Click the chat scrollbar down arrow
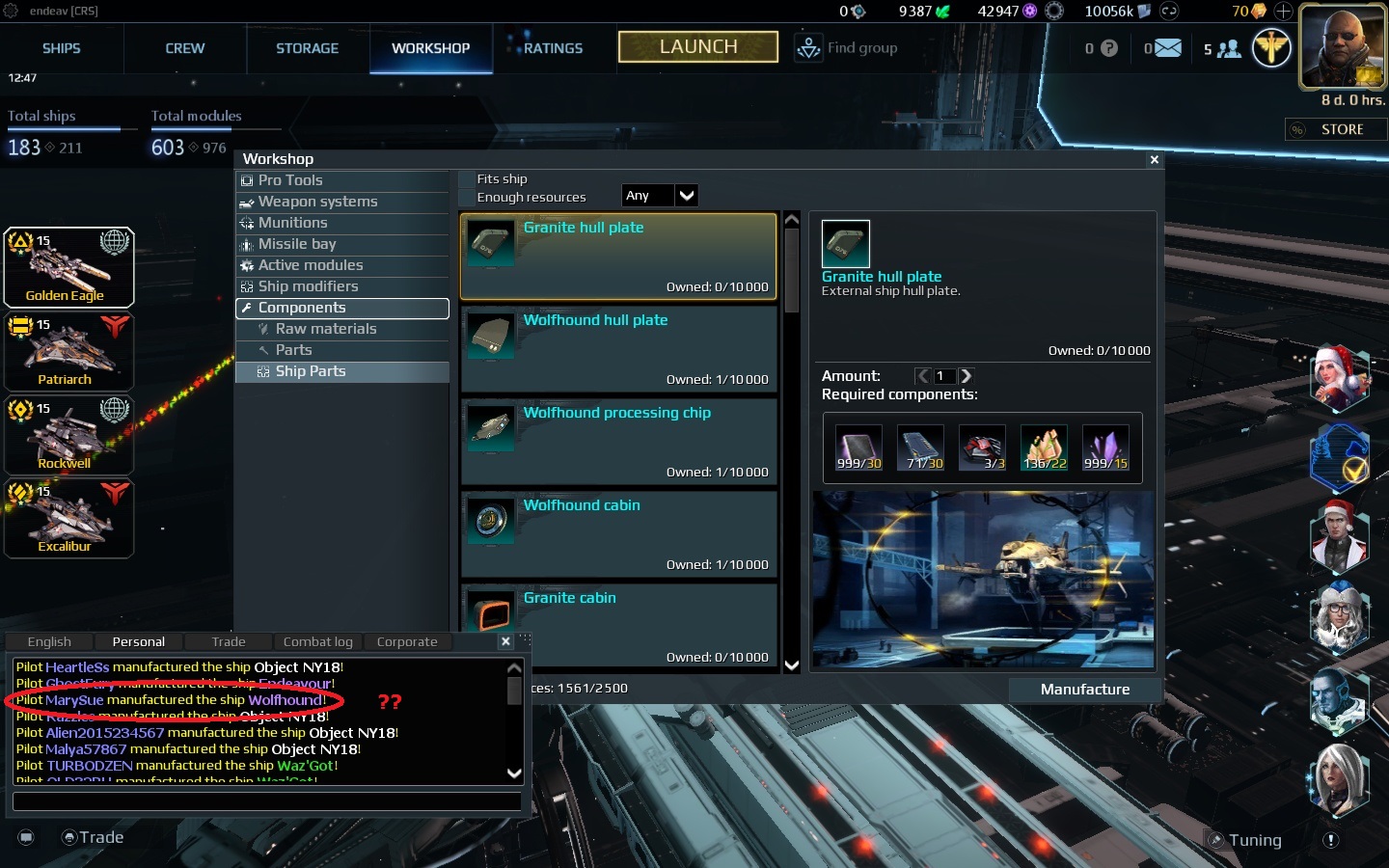Screen dimensions: 1389x868 (514, 774)
